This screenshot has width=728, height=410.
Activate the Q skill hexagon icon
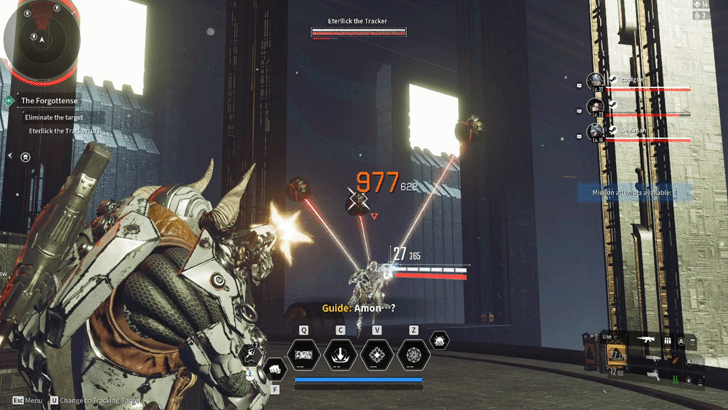[x=304, y=354]
